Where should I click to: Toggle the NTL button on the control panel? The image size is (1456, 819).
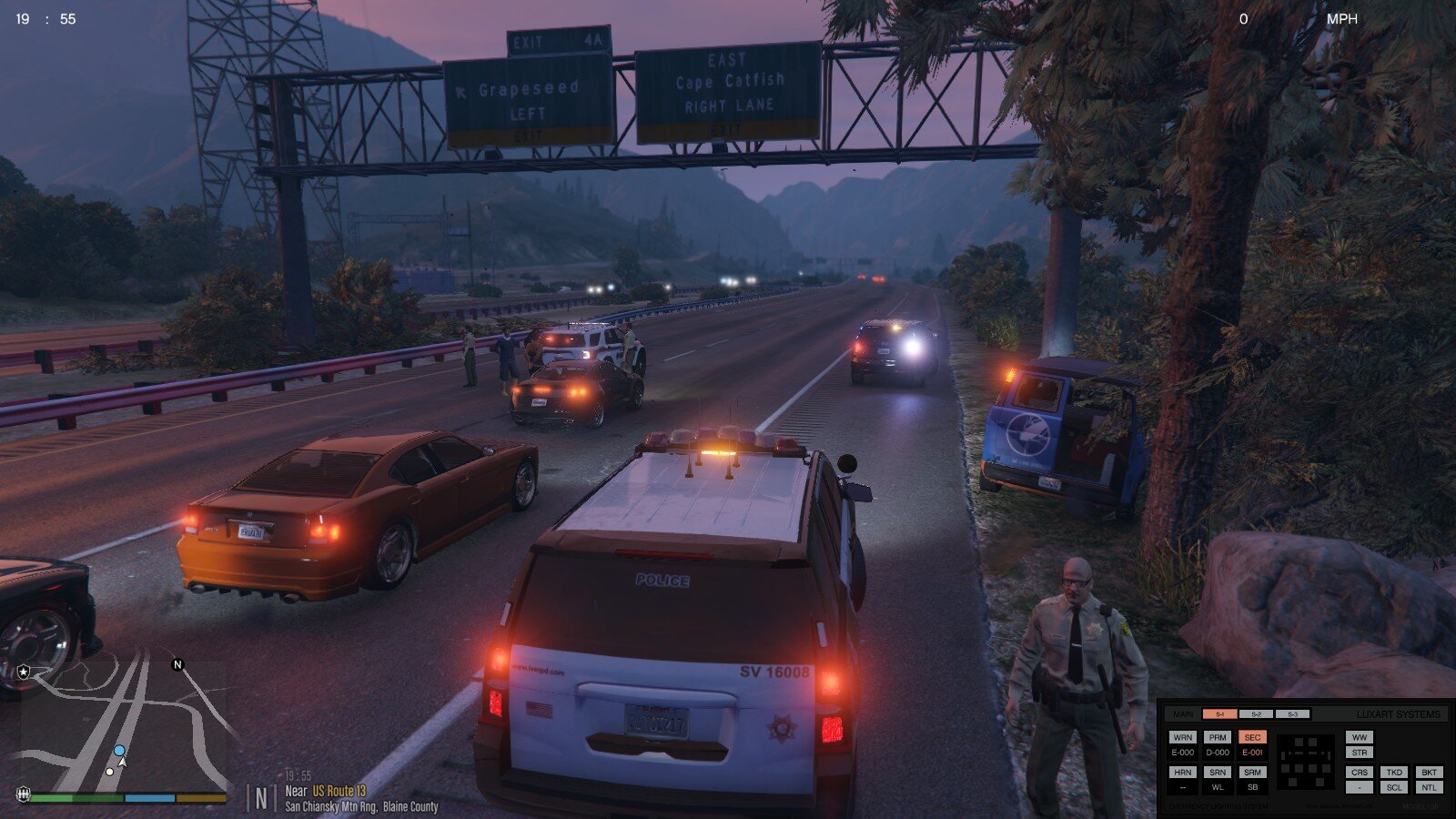1429,787
